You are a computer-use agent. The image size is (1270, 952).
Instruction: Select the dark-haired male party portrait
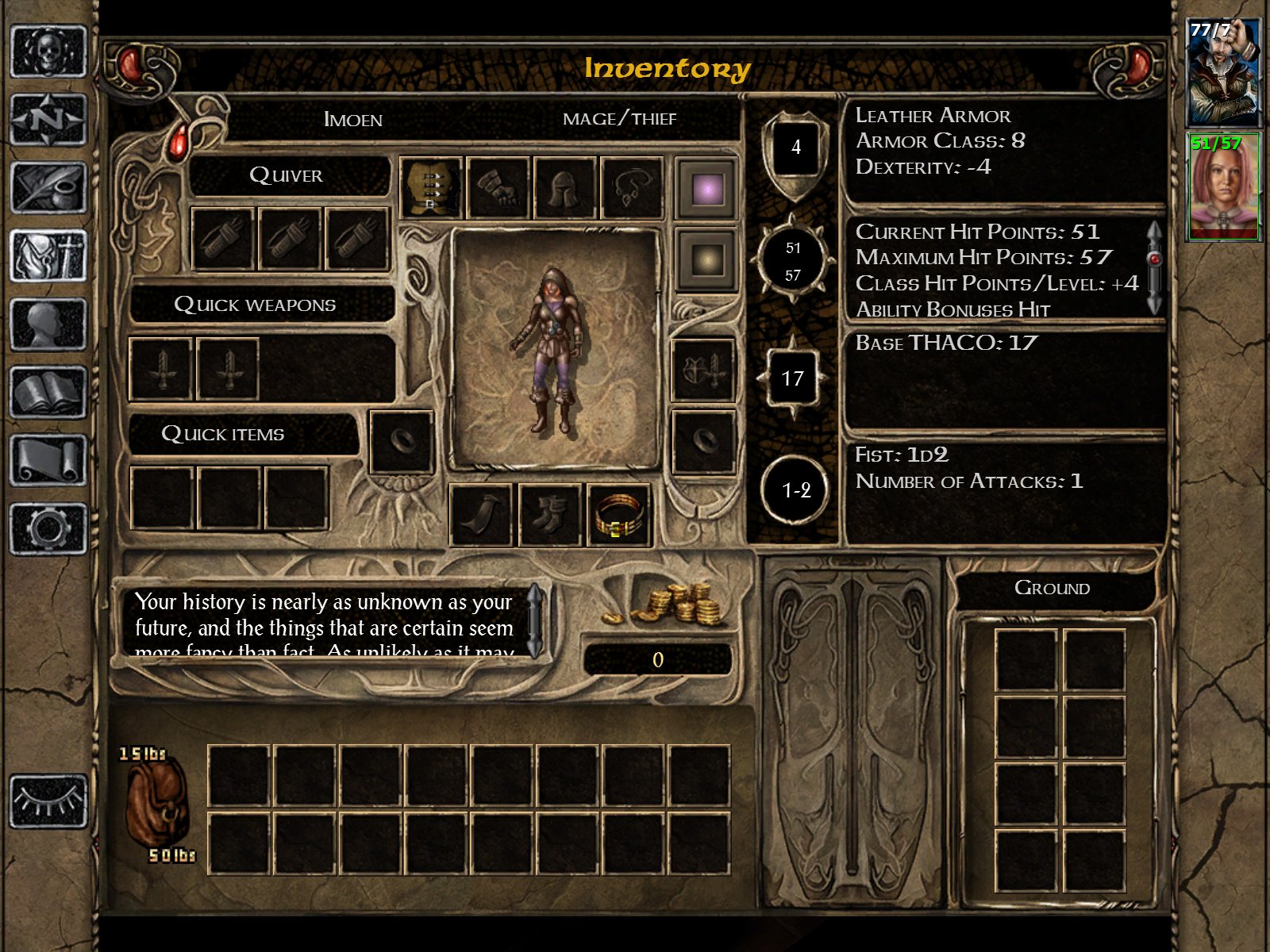(1222, 73)
